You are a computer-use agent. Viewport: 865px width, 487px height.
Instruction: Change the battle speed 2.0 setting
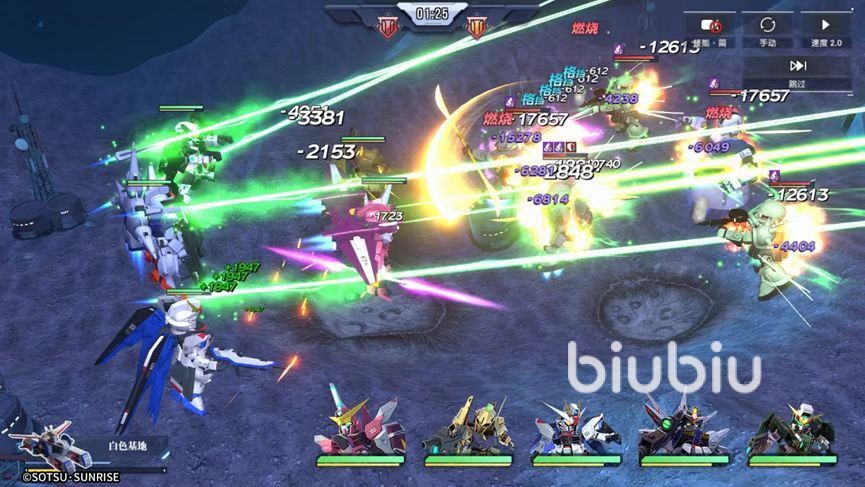[825, 30]
